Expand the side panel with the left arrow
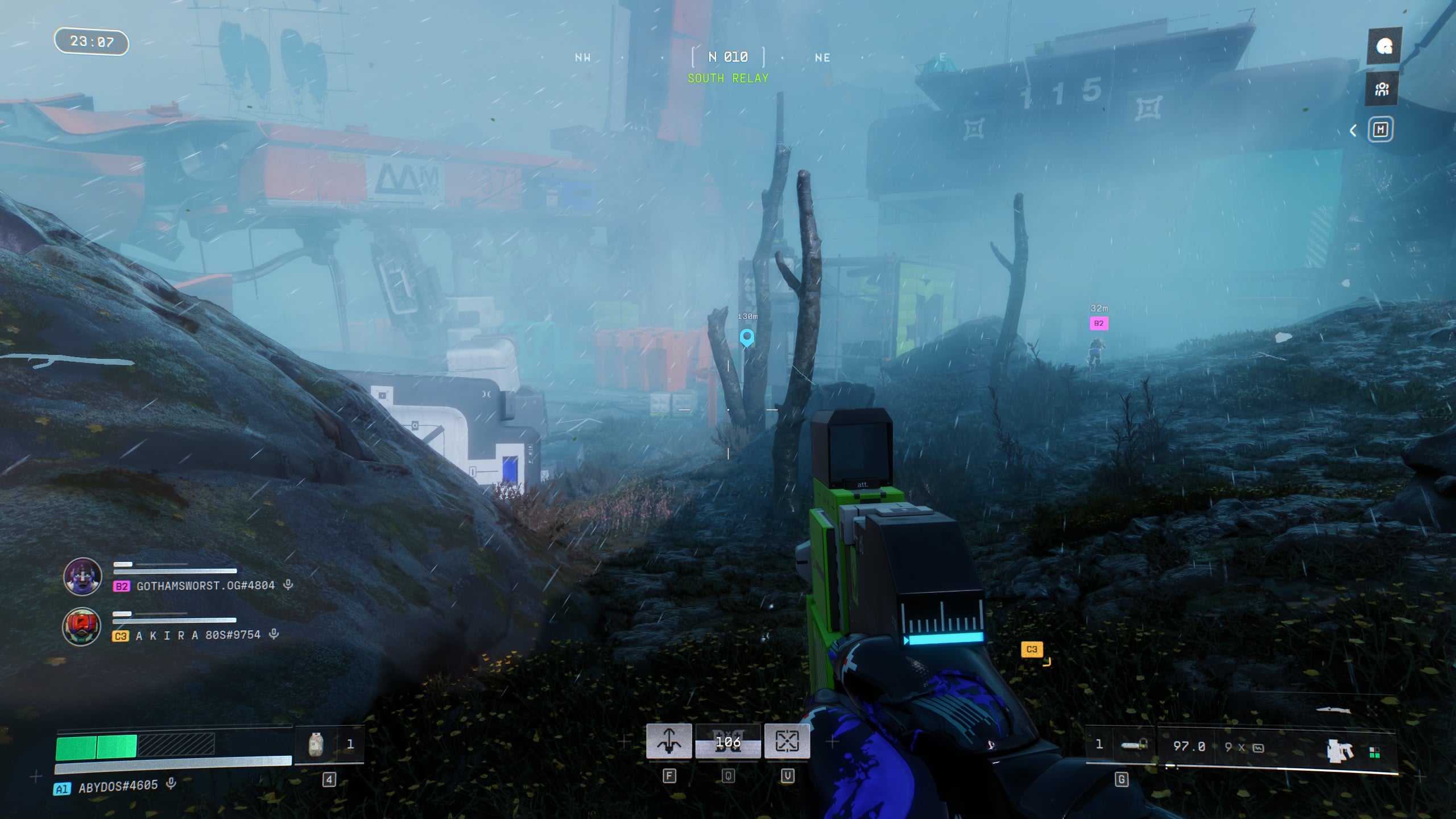The height and width of the screenshot is (819, 1456). pyautogui.click(x=1354, y=131)
